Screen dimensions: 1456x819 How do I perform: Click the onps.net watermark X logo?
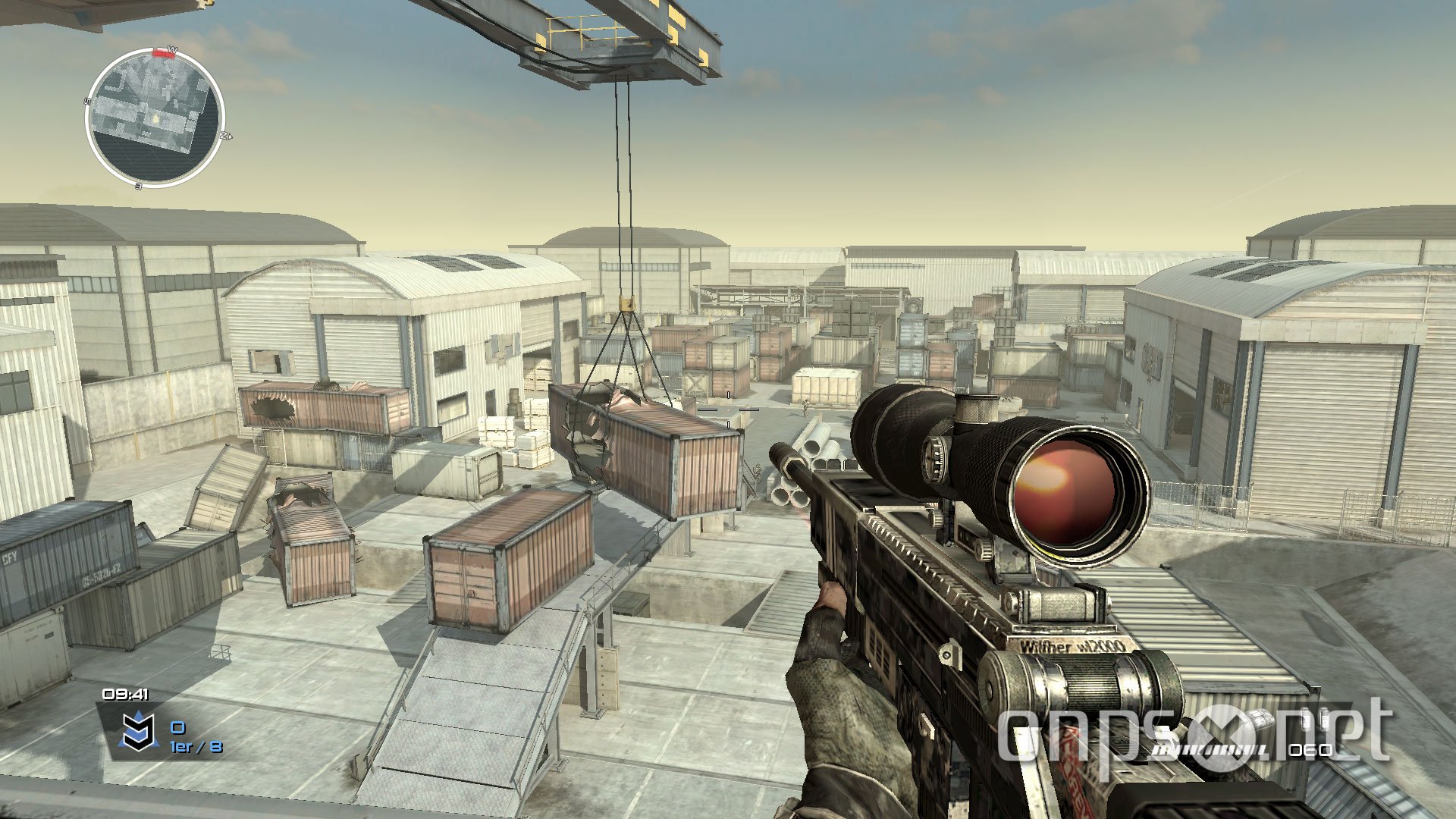tap(1222, 737)
